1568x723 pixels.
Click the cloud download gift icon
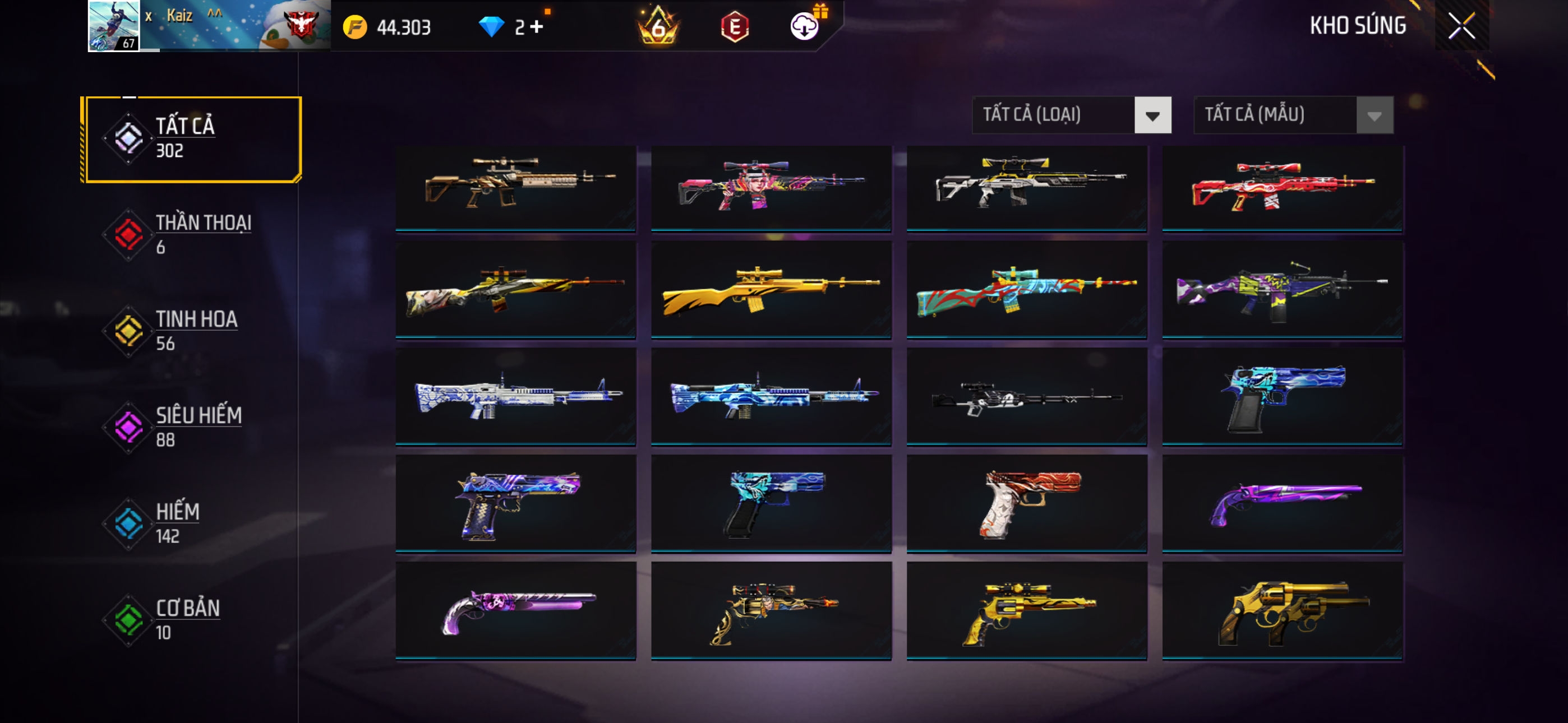pos(805,26)
